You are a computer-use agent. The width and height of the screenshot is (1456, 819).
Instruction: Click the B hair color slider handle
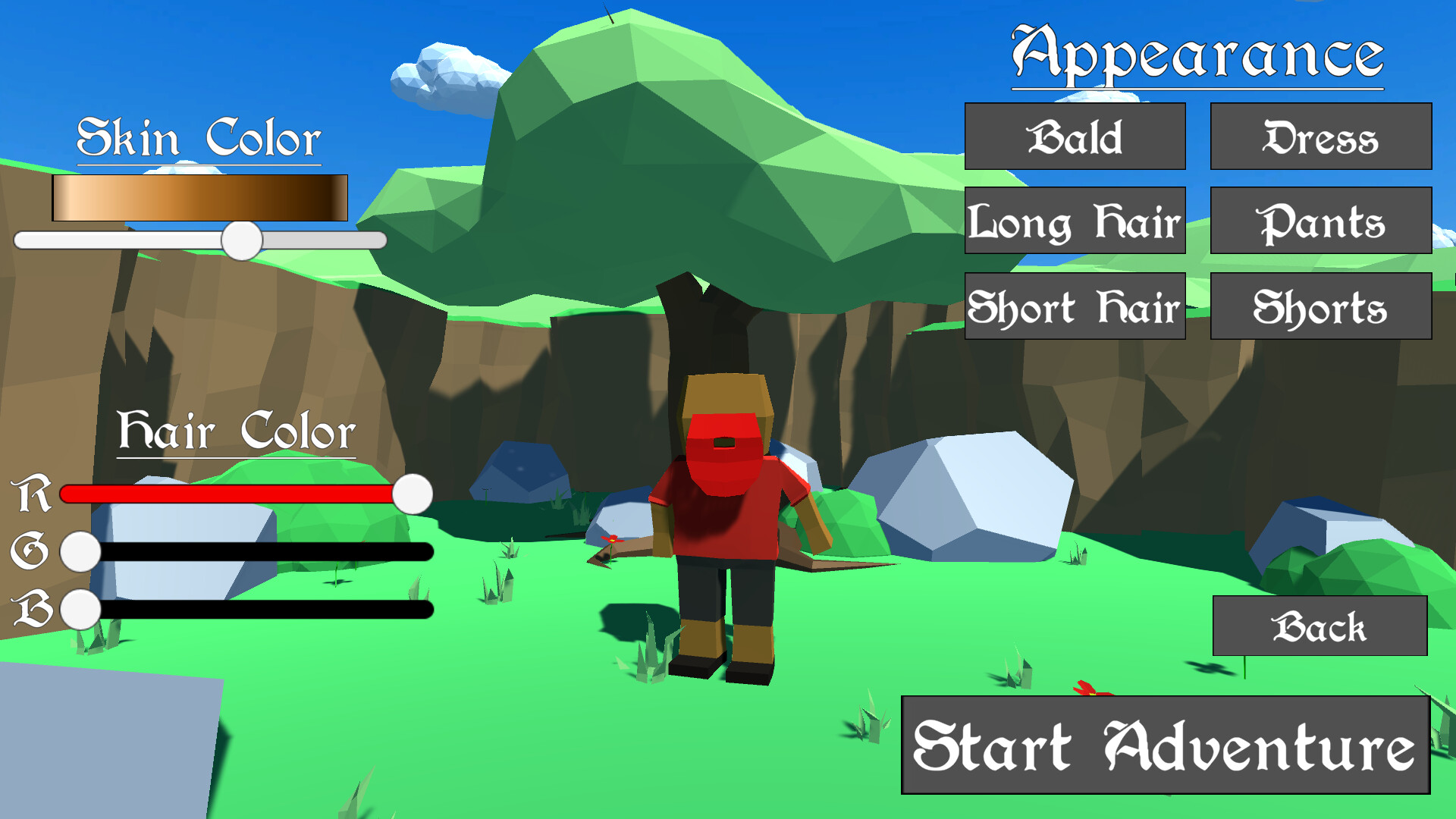point(79,610)
